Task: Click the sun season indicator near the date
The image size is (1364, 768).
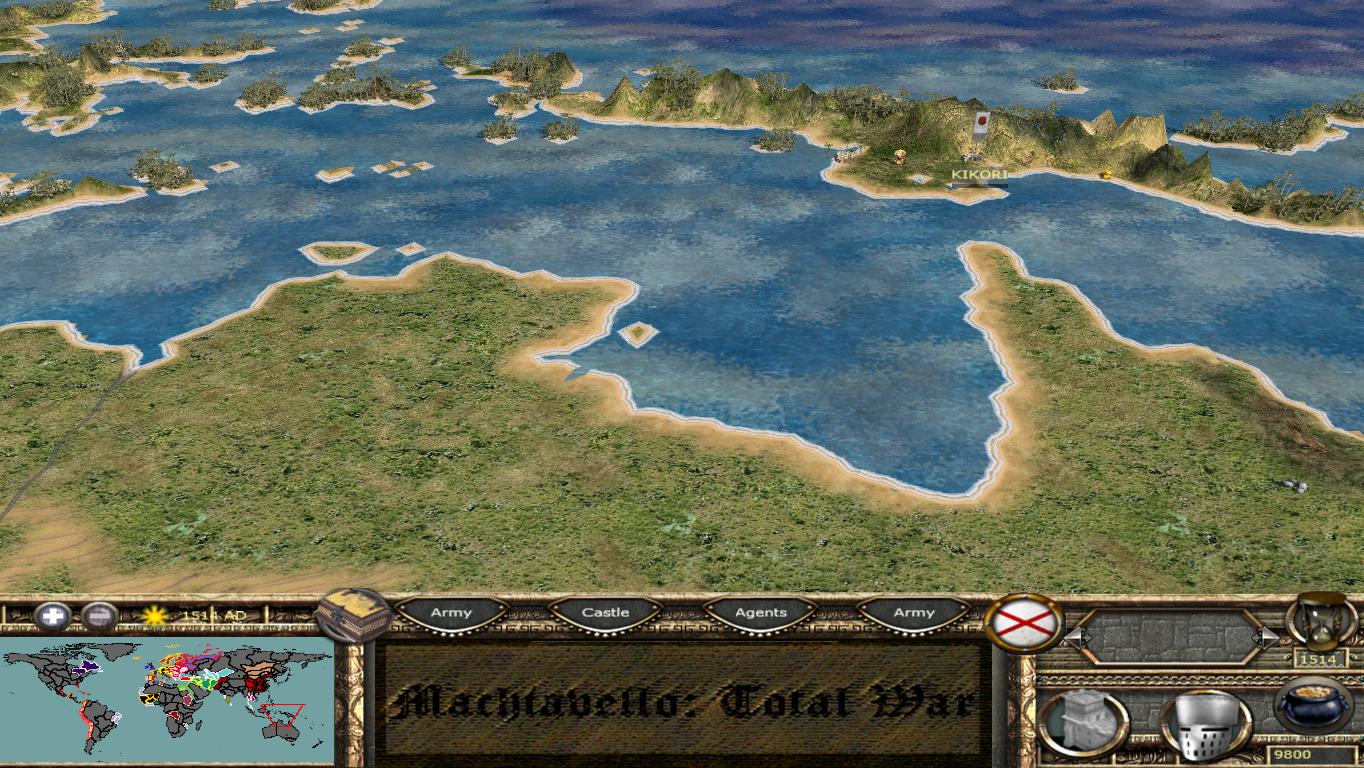Action: click(153, 614)
